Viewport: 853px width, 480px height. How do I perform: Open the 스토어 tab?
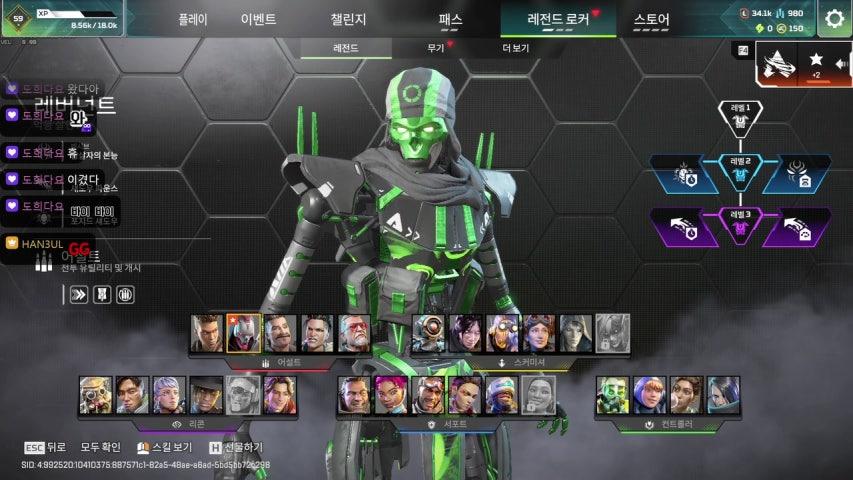pos(652,19)
